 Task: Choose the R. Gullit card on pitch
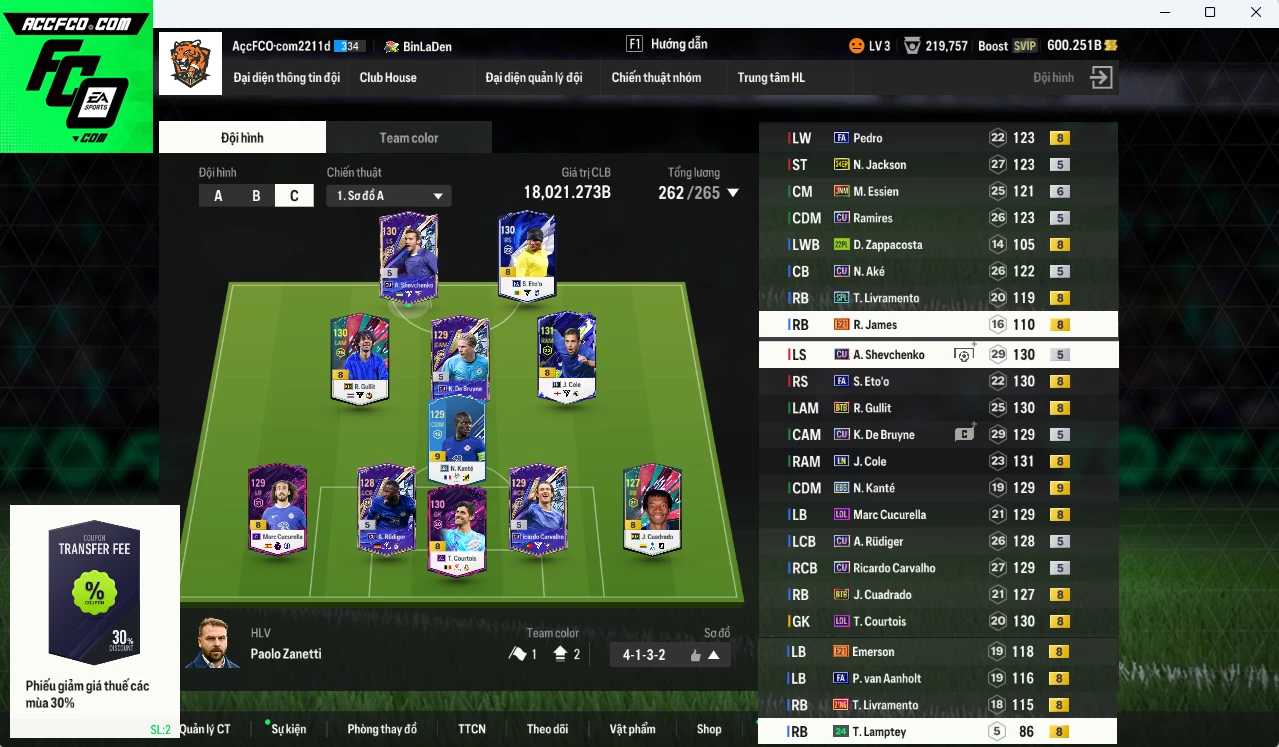[360, 360]
